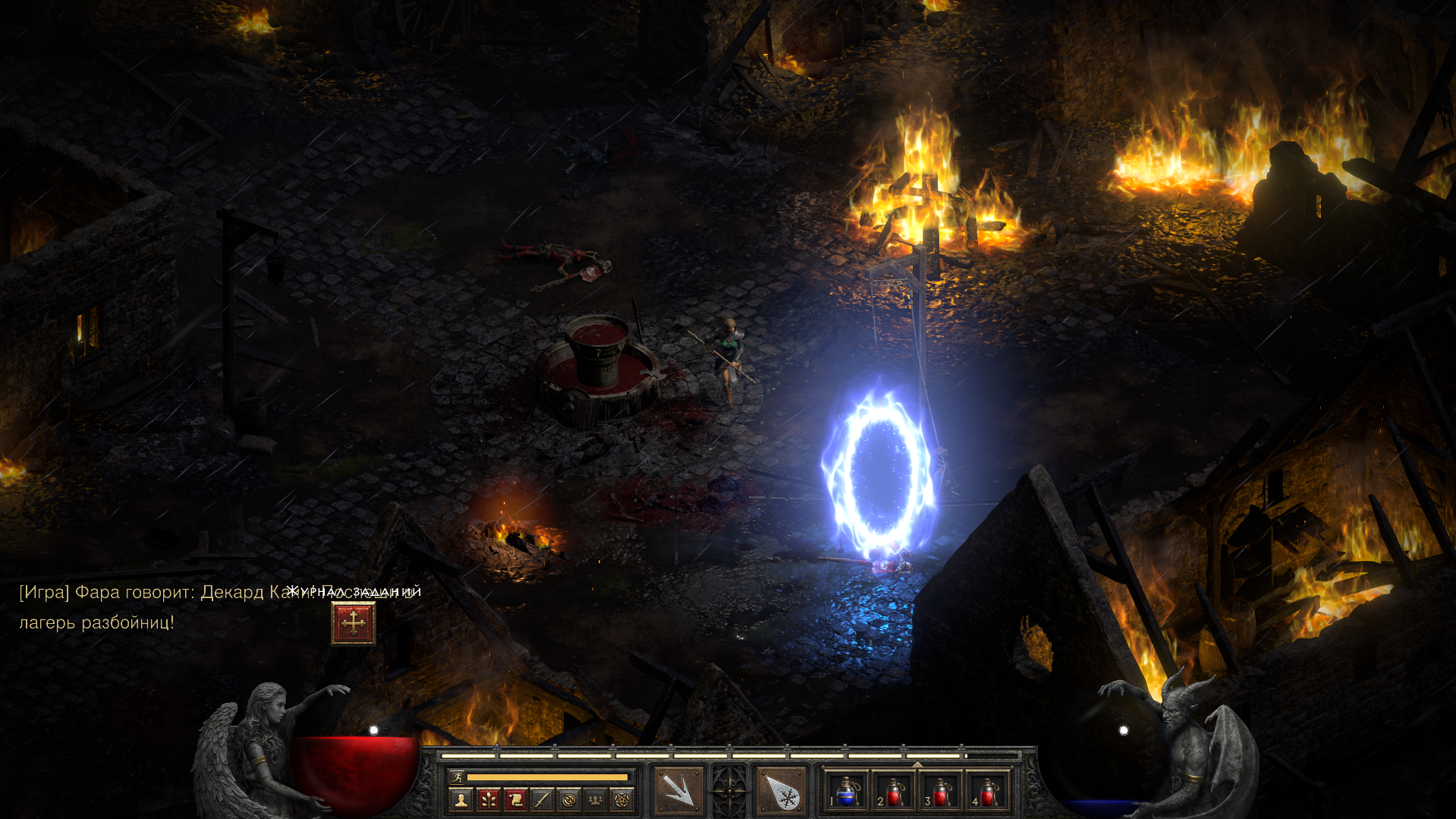Show the automap round icon

pyautogui.click(x=569, y=799)
